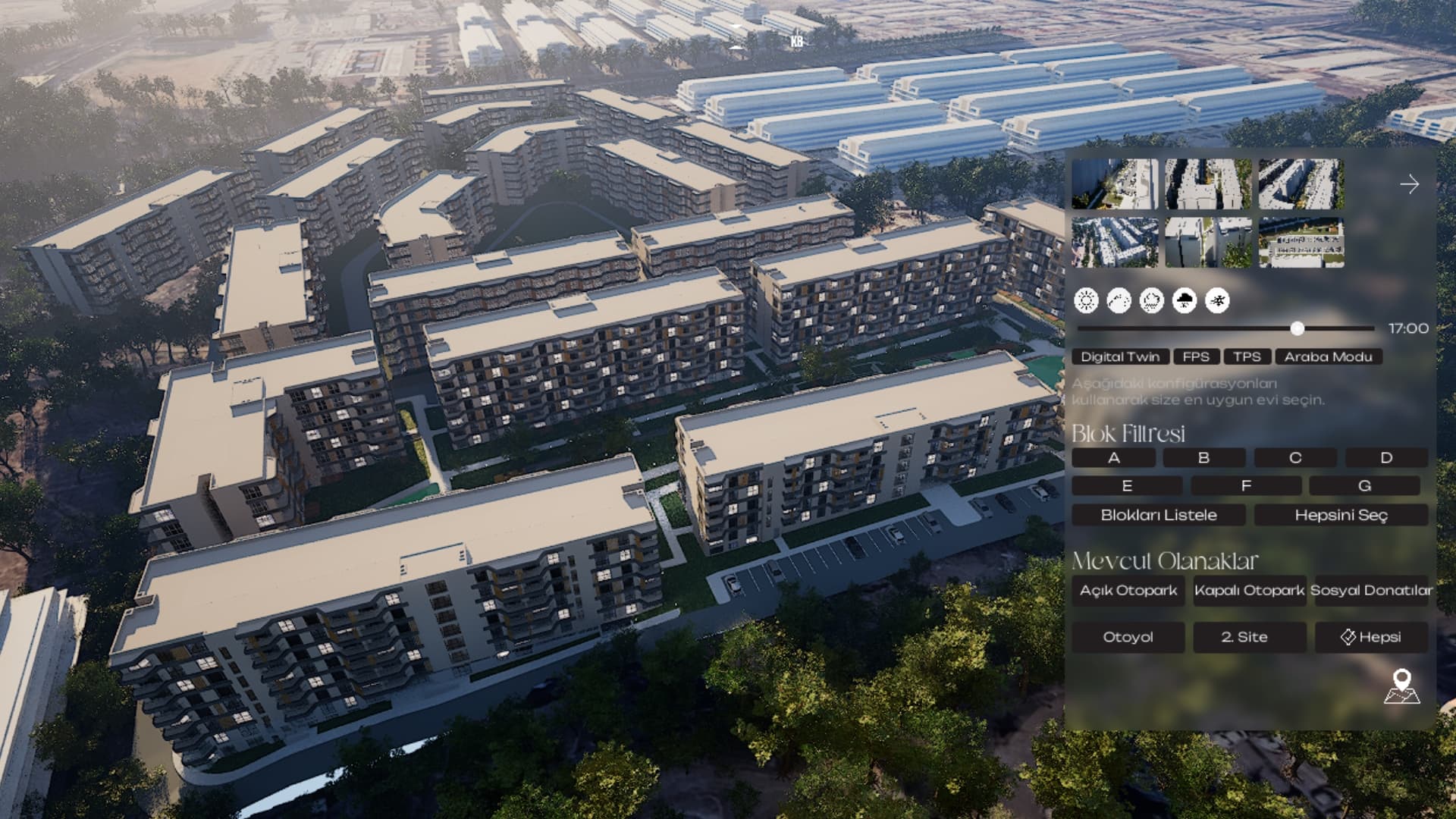
Task: Click the Digital Twin button
Action: pyautogui.click(x=1122, y=356)
